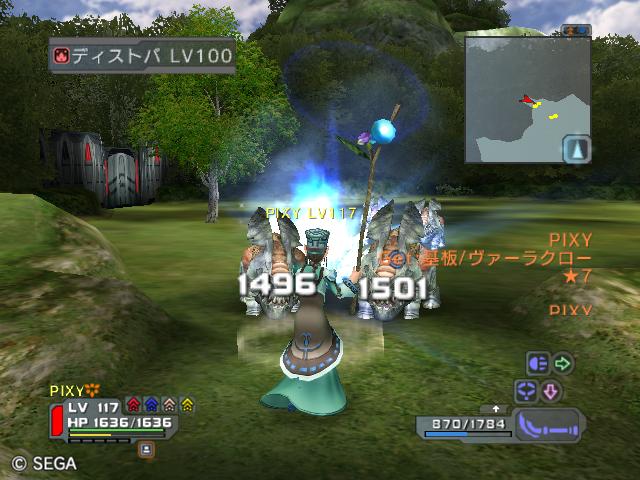
Task: Click the yellow buff status icon
Action: 187,405
